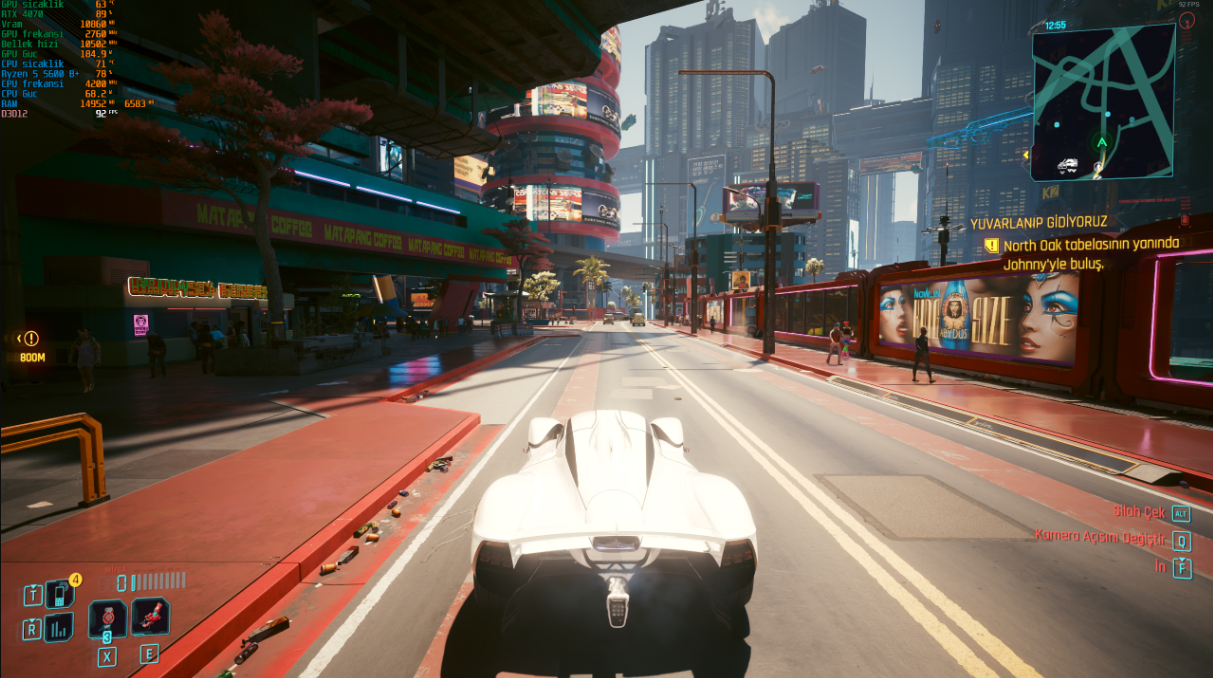The width and height of the screenshot is (1213, 678).
Task: Click the player arrow on the minimap
Action: (x=1102, y=143)
